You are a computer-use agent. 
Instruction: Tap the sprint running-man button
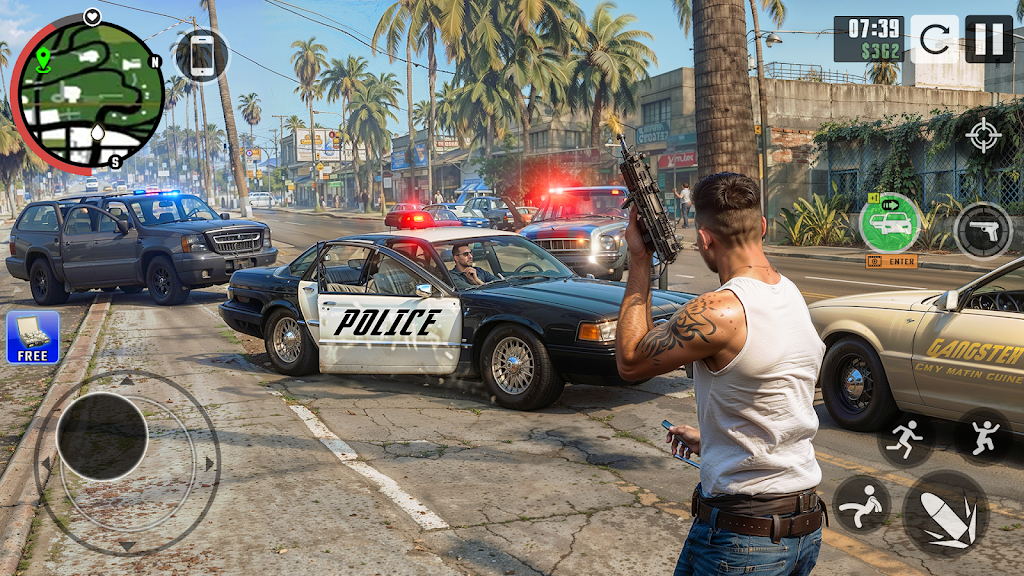906,438
